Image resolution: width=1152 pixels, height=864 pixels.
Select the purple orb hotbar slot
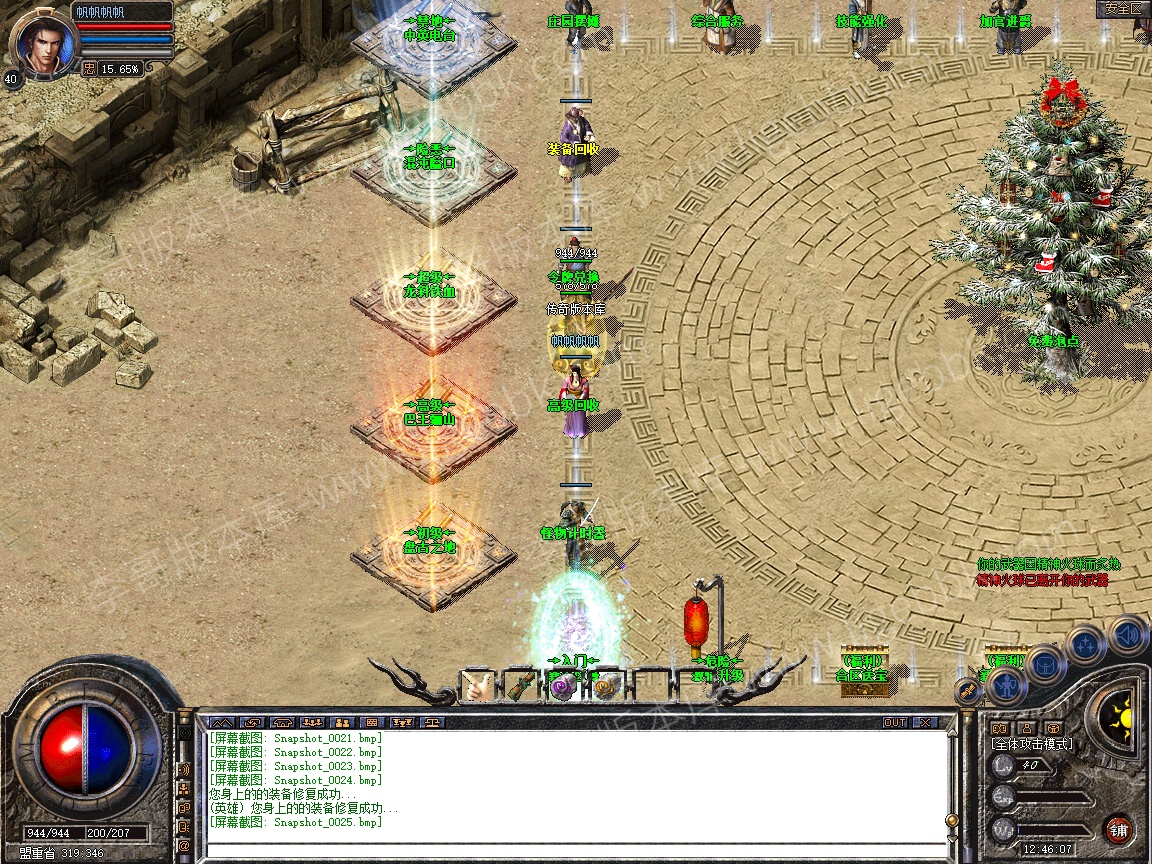point(563,686)
